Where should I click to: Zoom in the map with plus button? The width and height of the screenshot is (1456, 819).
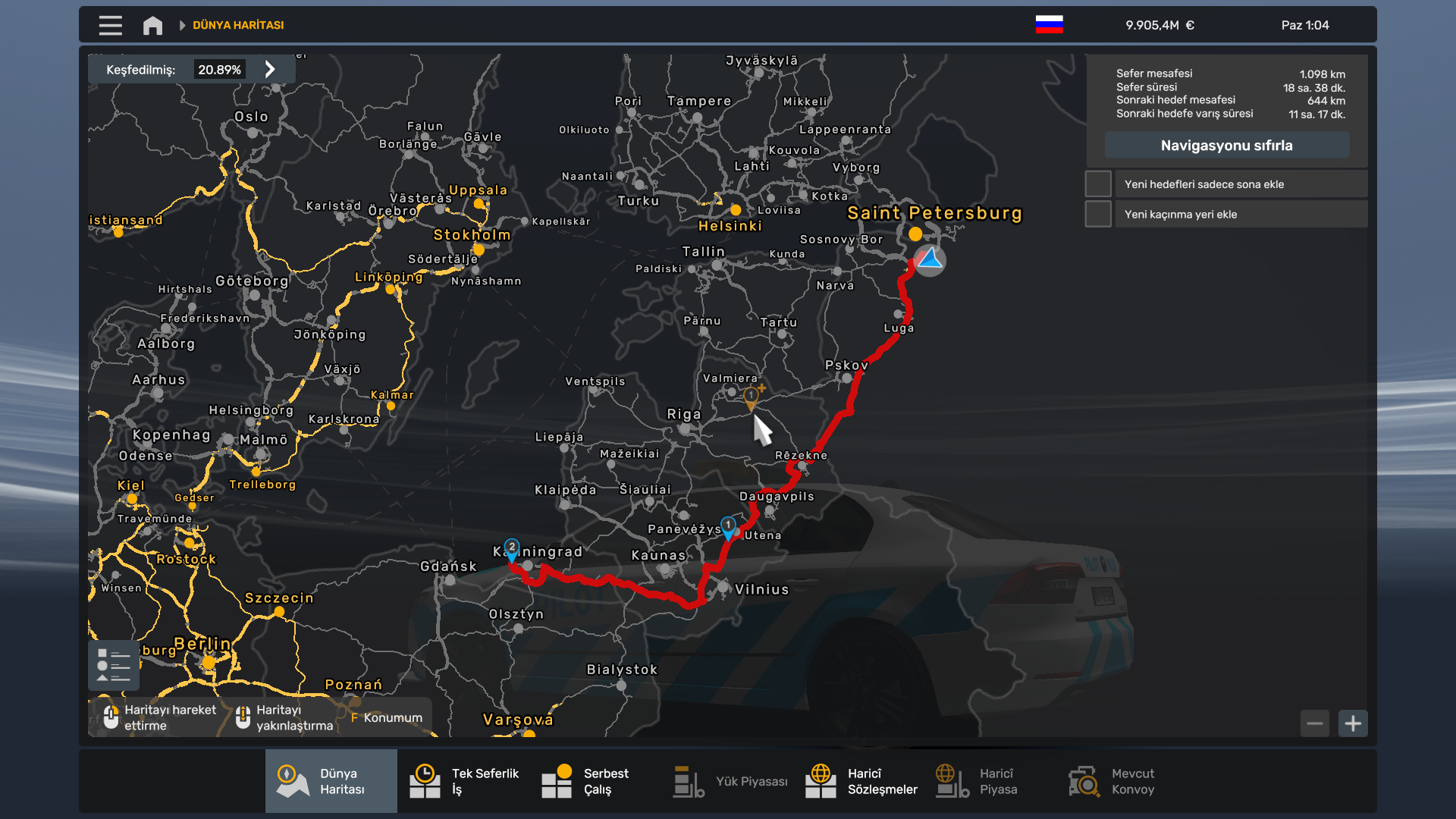click(1353, 723)
